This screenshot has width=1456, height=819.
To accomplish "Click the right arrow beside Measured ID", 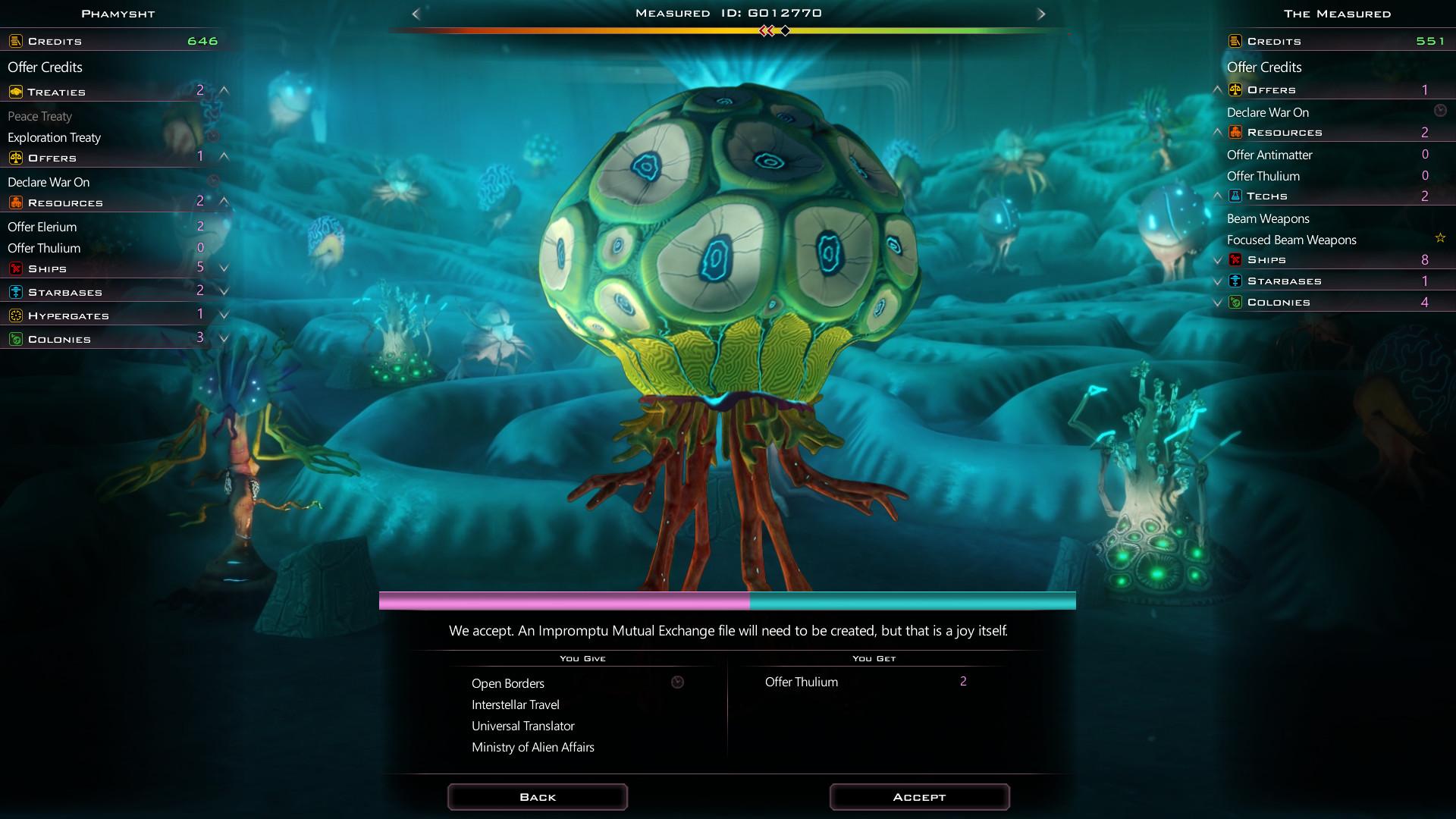I will pos(1042,13).
